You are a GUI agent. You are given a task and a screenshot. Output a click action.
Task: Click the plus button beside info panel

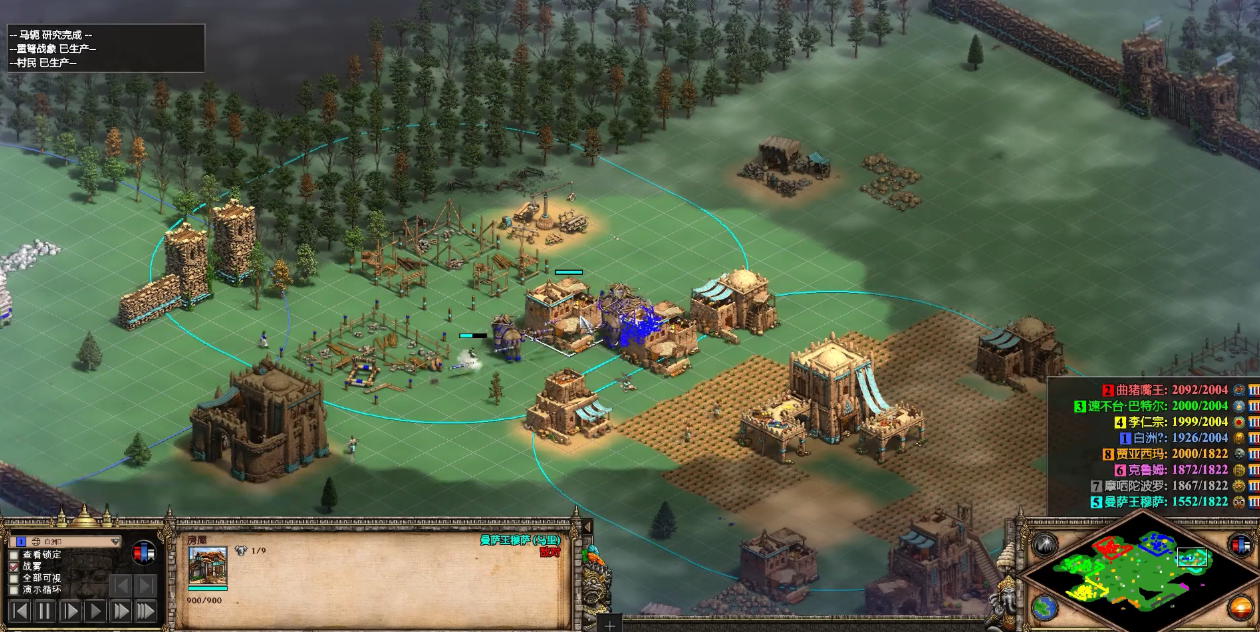point(609,622)
